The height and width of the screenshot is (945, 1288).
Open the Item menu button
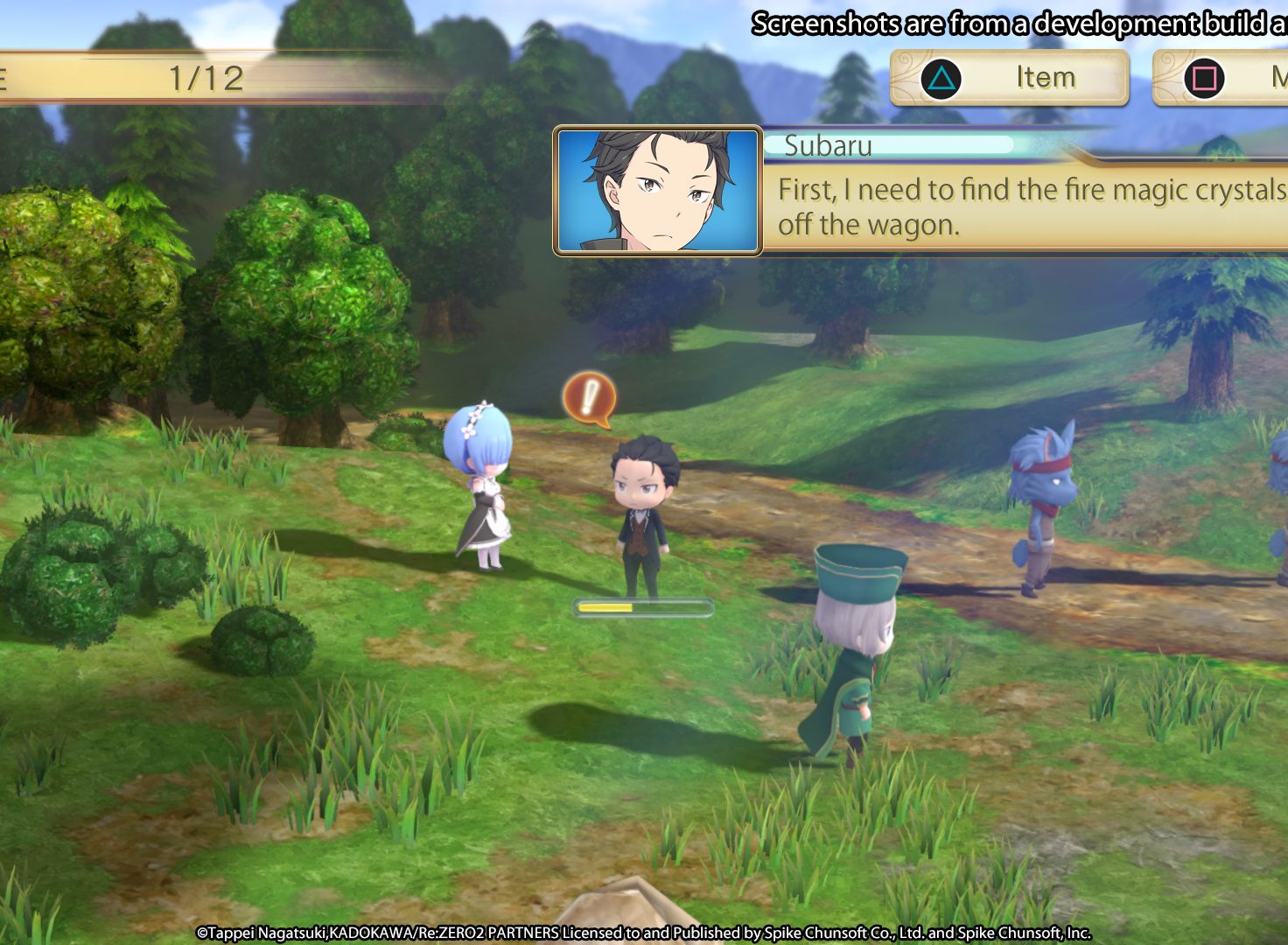(x=1009, y=78)
